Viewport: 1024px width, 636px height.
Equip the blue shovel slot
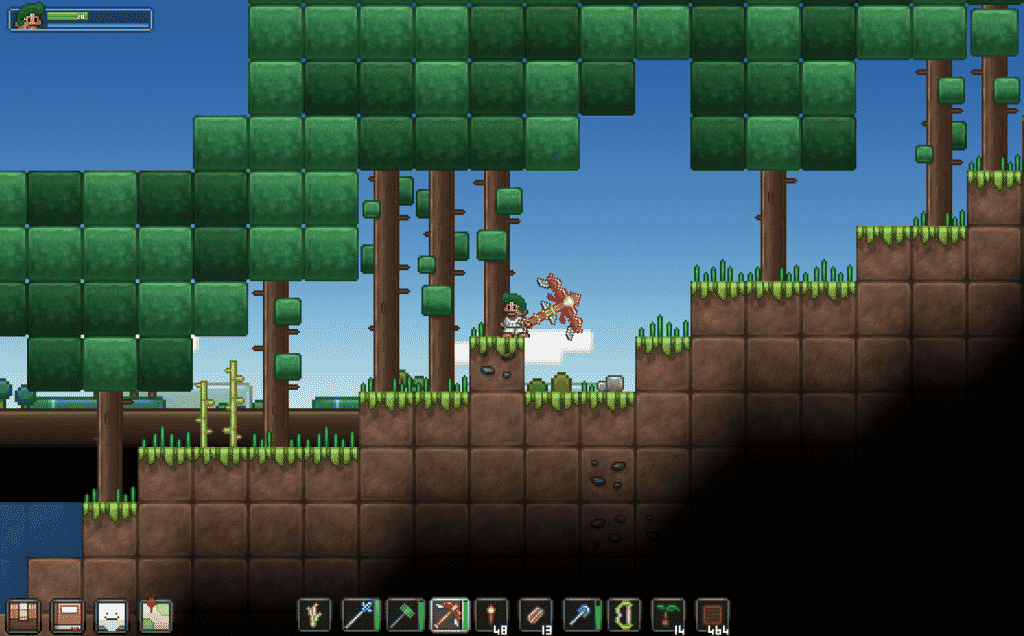click(x=580, y=614)
